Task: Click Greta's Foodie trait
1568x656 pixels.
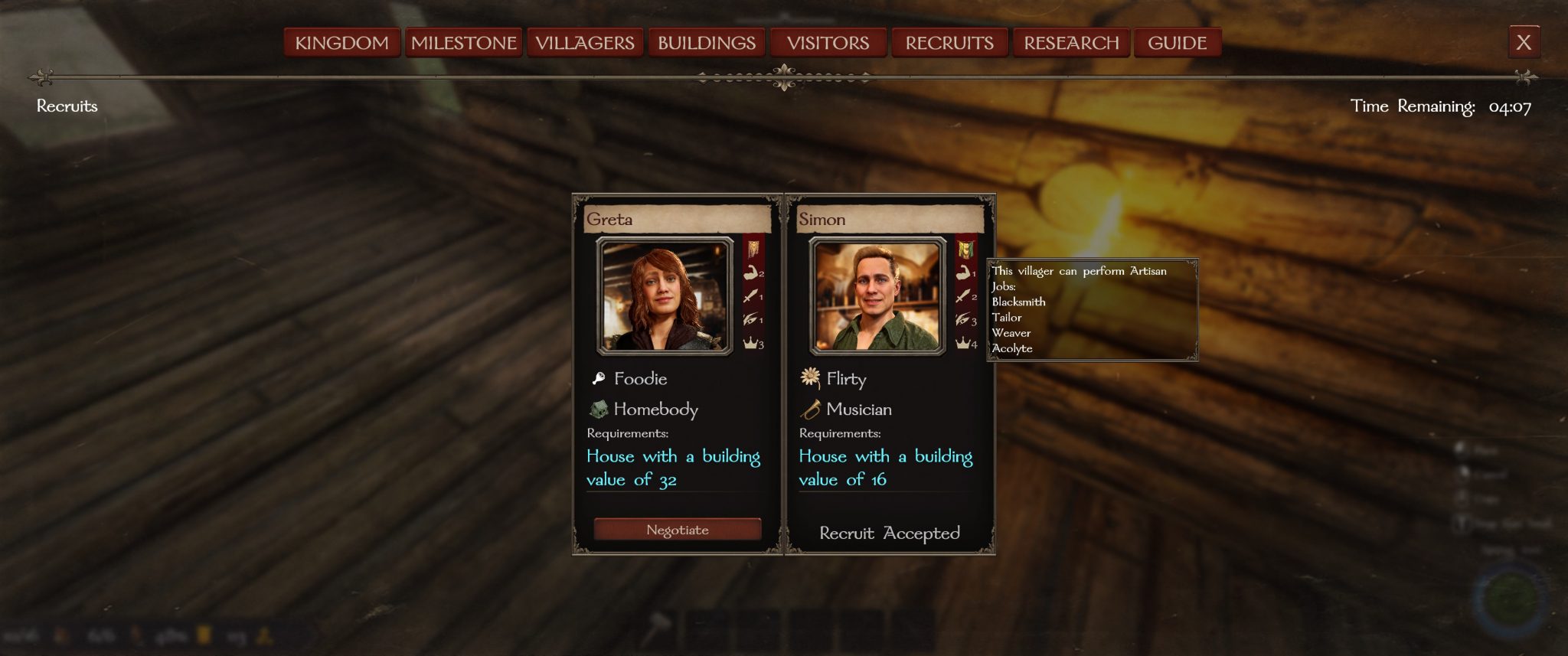Action: [x=639, y=379]
